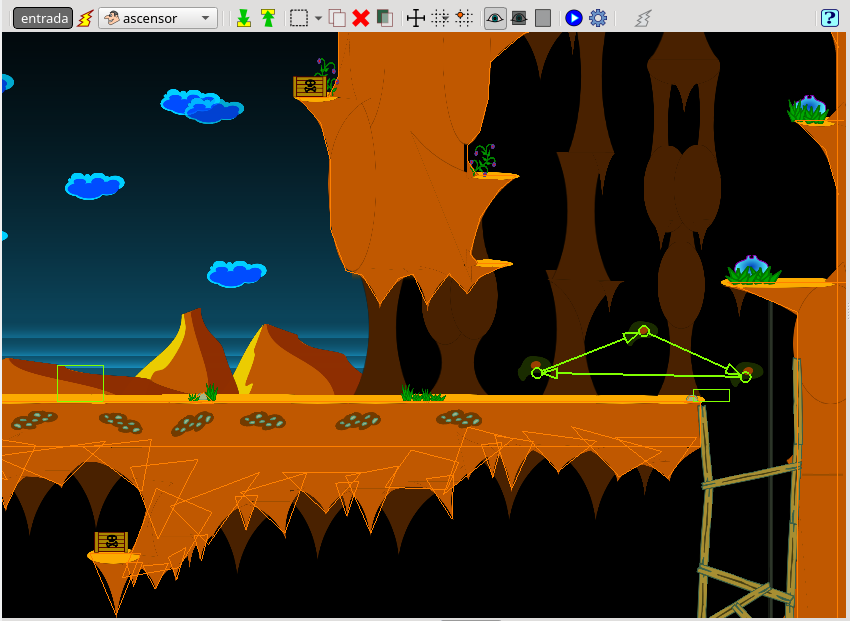This screenshot has width=850, height=621.
Task: Click the plain gray square button
Action: pyautogui.click(x=542, y=18)
